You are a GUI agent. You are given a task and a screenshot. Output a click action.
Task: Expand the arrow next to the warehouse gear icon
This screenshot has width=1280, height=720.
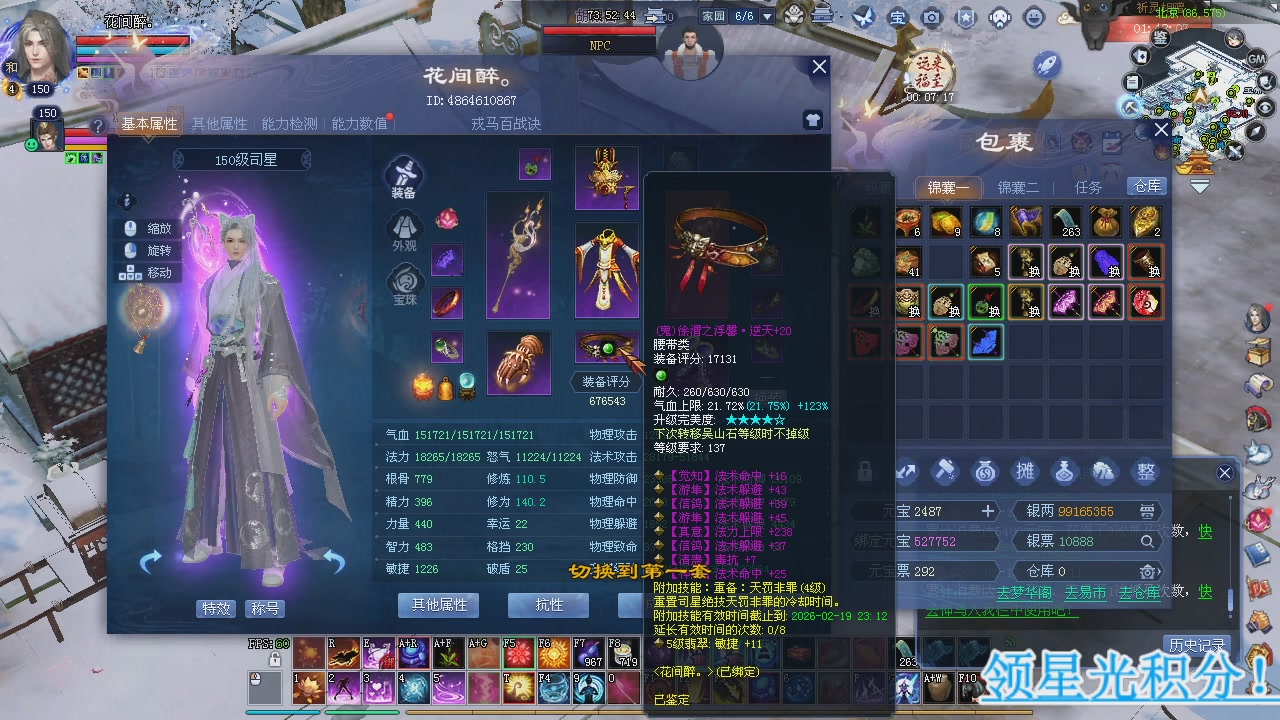pos(1161,572)
